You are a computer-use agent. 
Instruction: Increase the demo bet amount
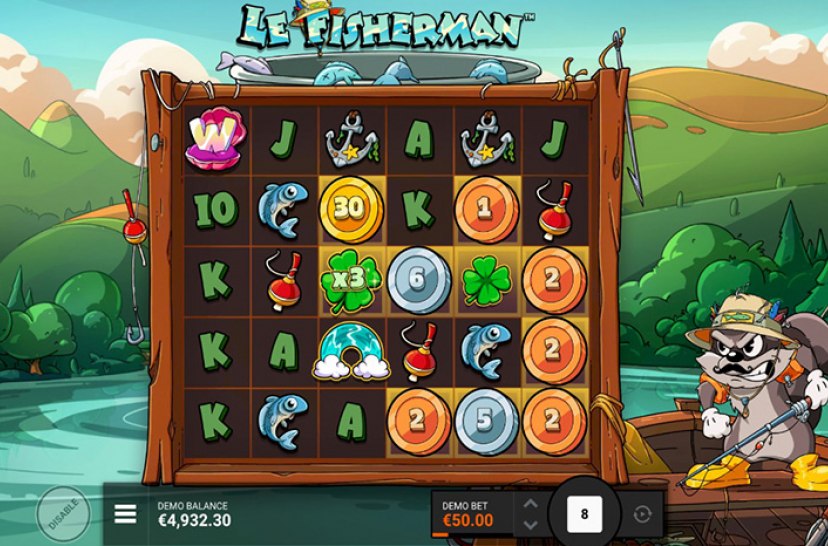click(x=530, y=504)
